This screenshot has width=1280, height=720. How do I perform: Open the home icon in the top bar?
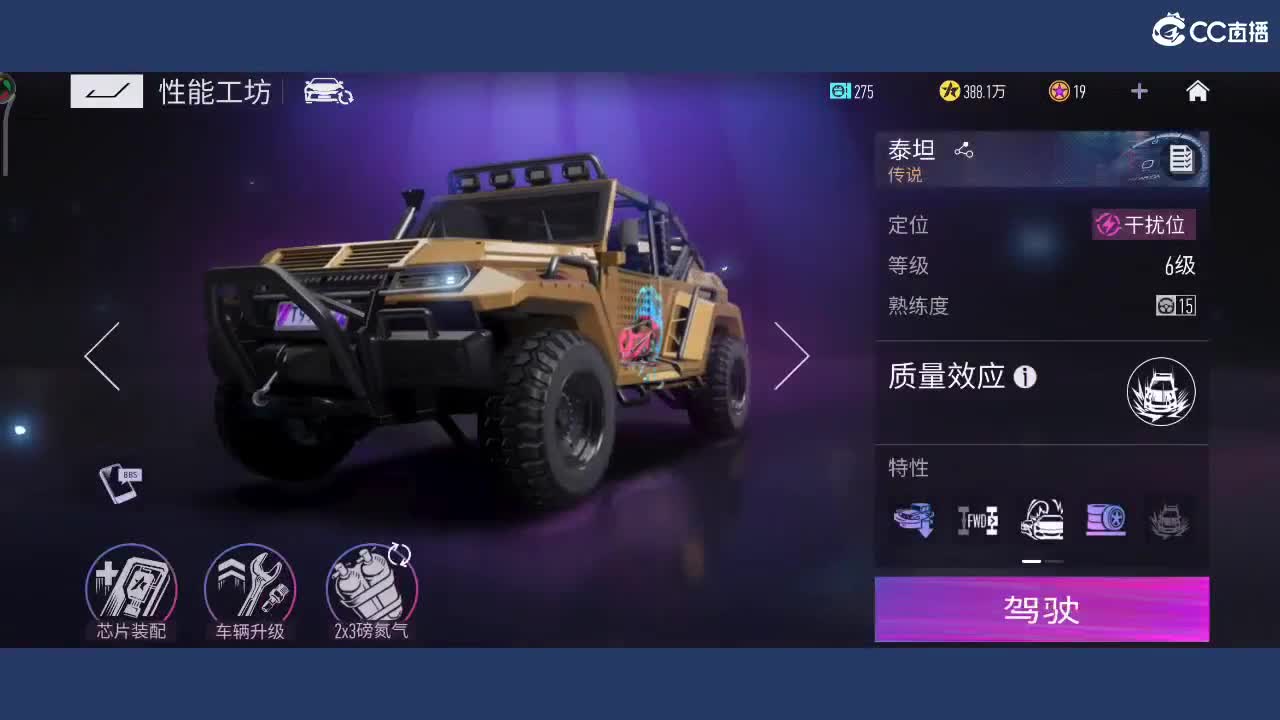pyautogui.click(x=1197, y=91)
